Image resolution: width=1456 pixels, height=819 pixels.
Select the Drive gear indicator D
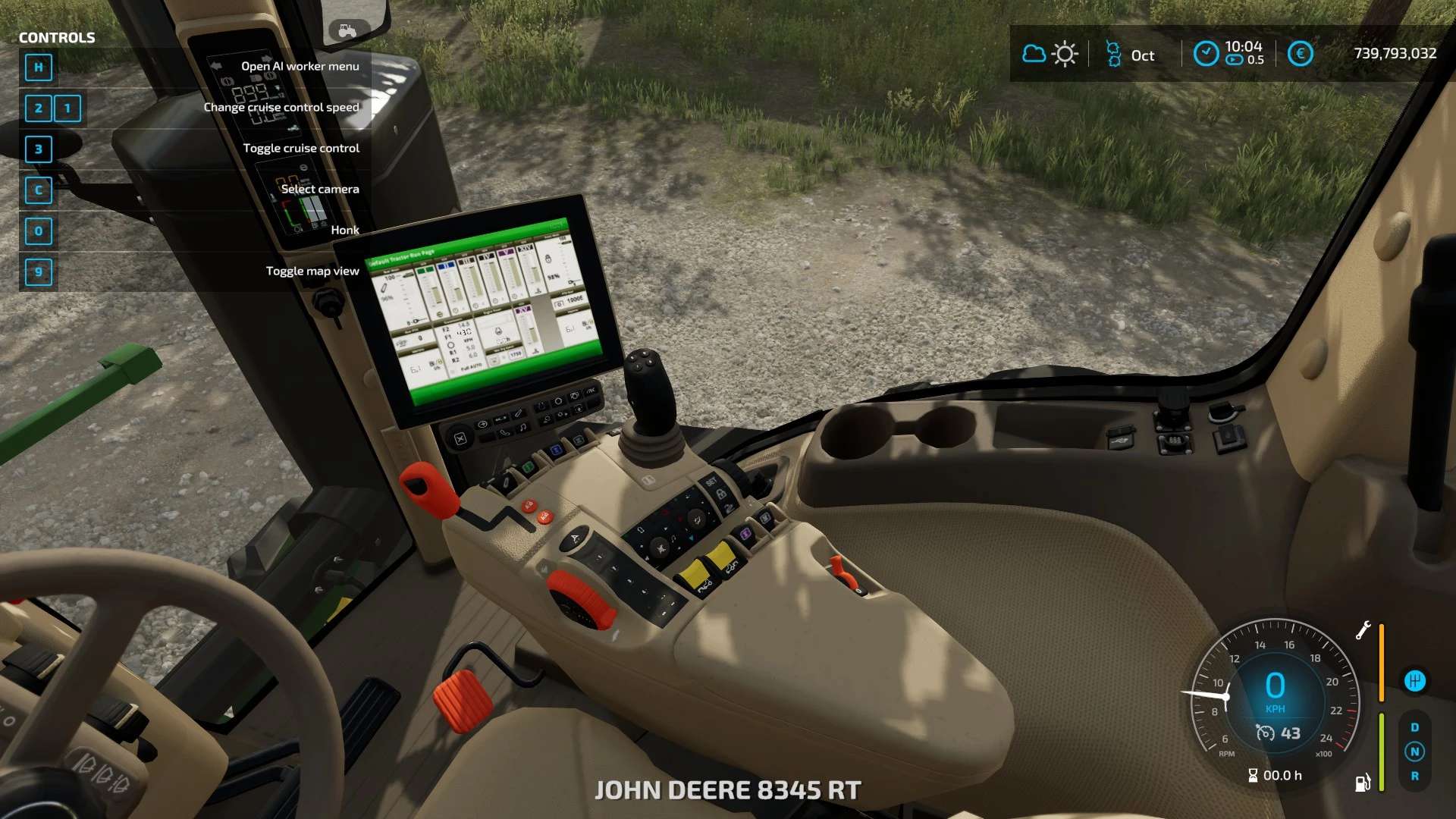click(1414, 727)
